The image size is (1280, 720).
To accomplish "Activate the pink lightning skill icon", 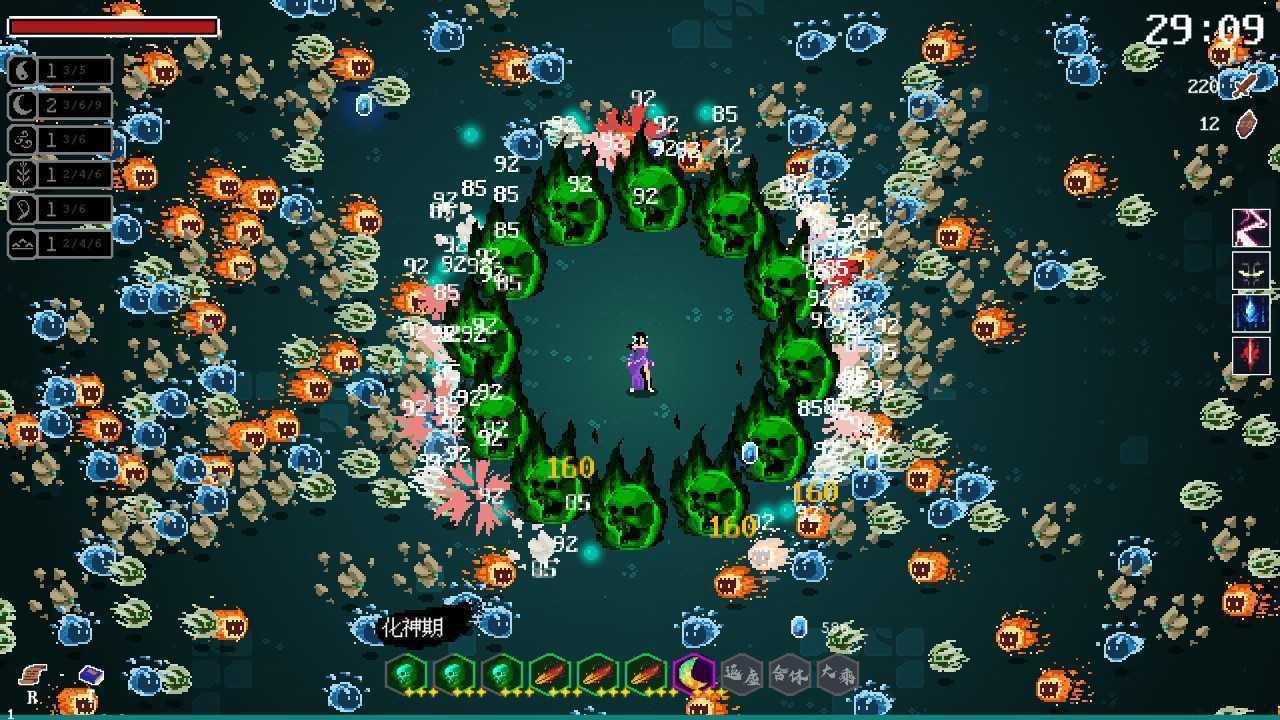I will point(1251,228).
